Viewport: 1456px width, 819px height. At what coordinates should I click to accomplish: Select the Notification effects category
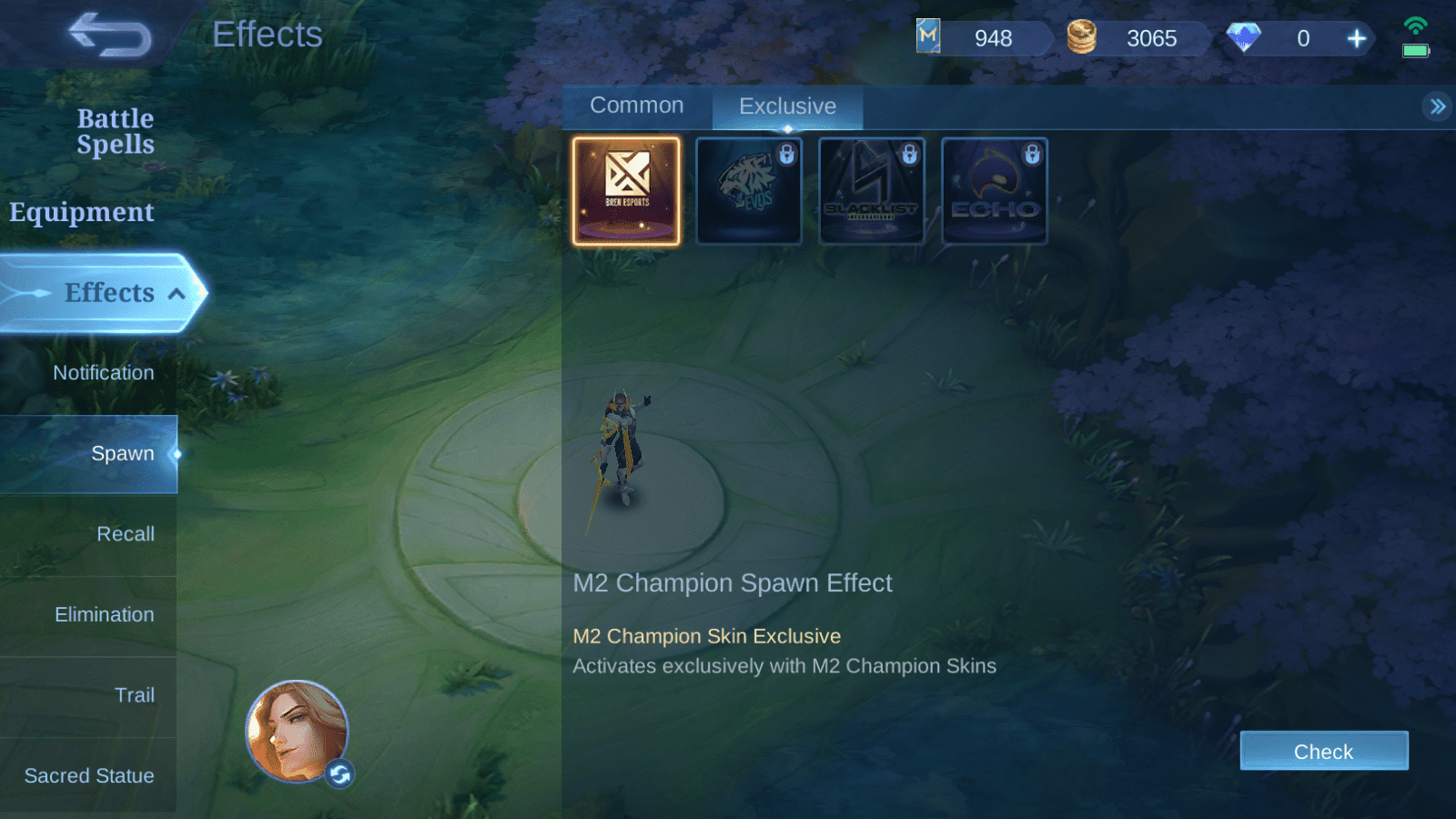click(x=103, y=373)
